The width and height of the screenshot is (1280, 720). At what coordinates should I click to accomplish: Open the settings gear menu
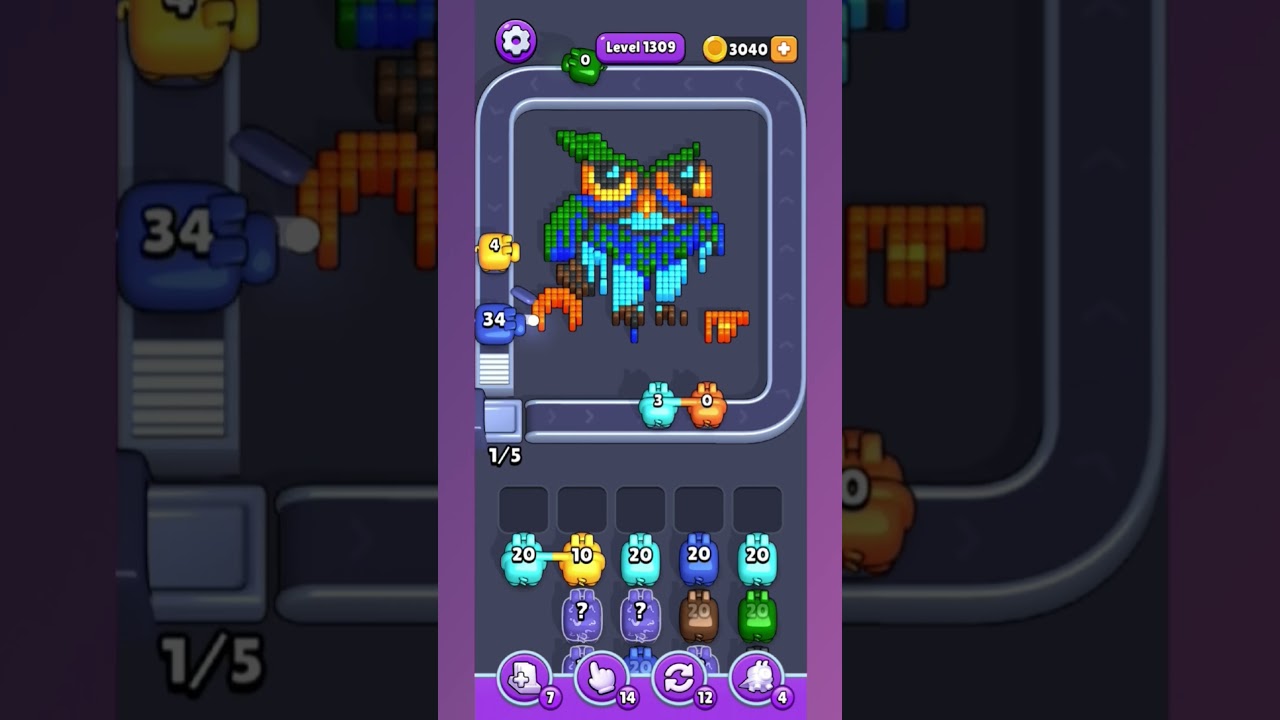coord(516,41)
